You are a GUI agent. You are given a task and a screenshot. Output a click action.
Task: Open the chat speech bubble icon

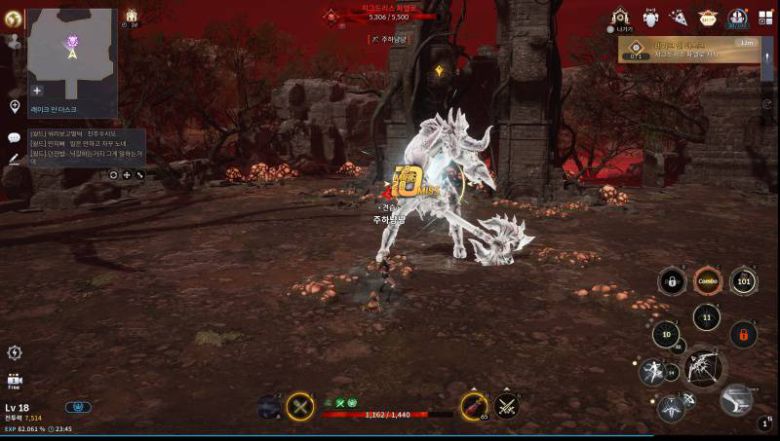click(x=14, y=138)
